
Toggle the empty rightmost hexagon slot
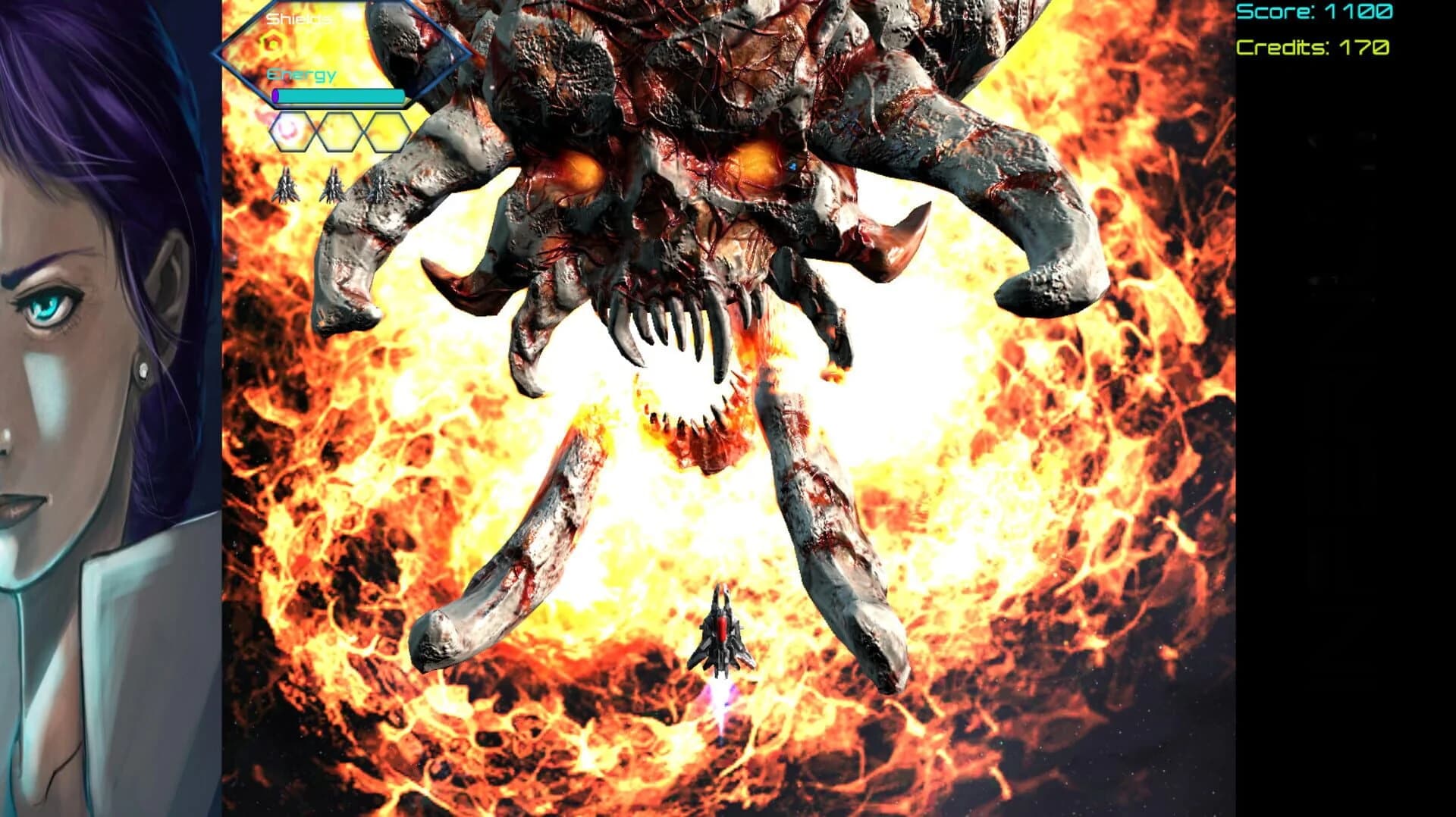(x=388, y=132)
